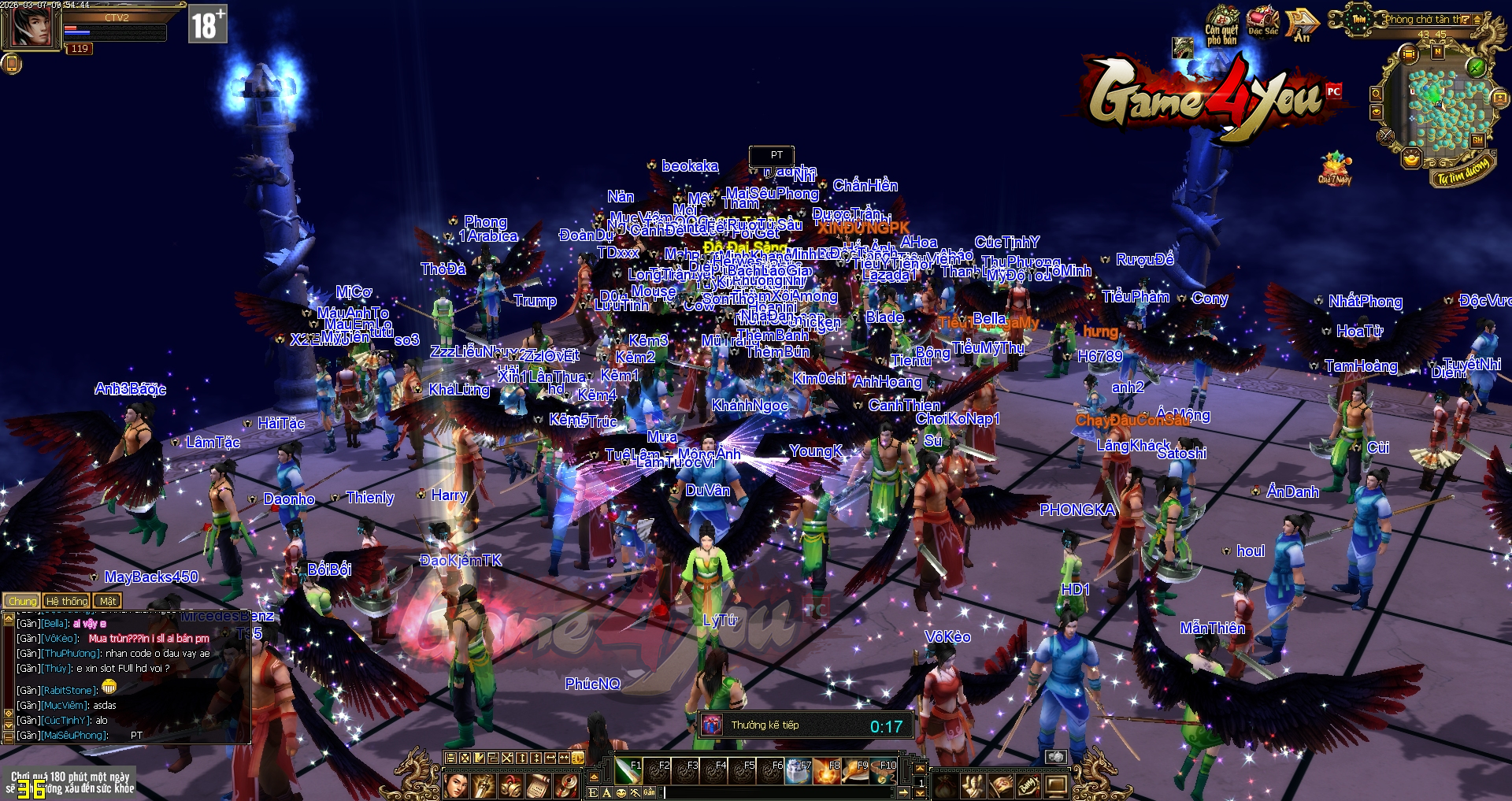Activate the fire skill in F8 slot
The width and height of the screenshot is (1512, 801).
pyautogui.click(x=826, y=772)
